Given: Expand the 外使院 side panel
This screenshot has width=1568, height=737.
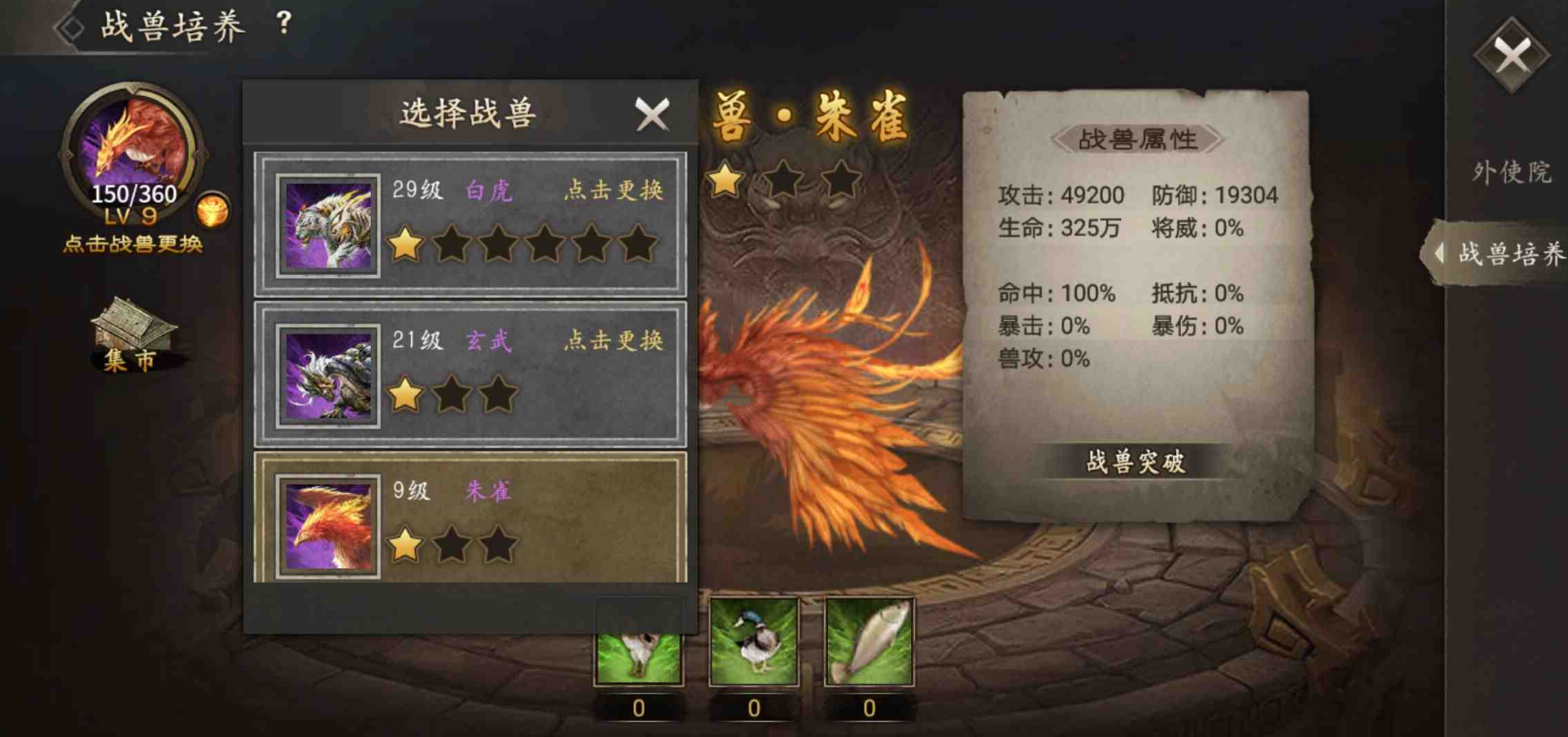Looking at the screenshot, I should [1513, 170].
